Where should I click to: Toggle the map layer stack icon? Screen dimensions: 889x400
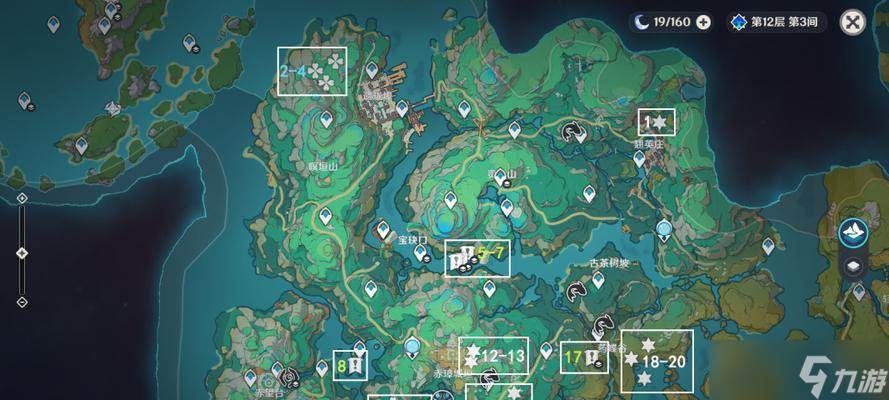click(x=853, y=266)
